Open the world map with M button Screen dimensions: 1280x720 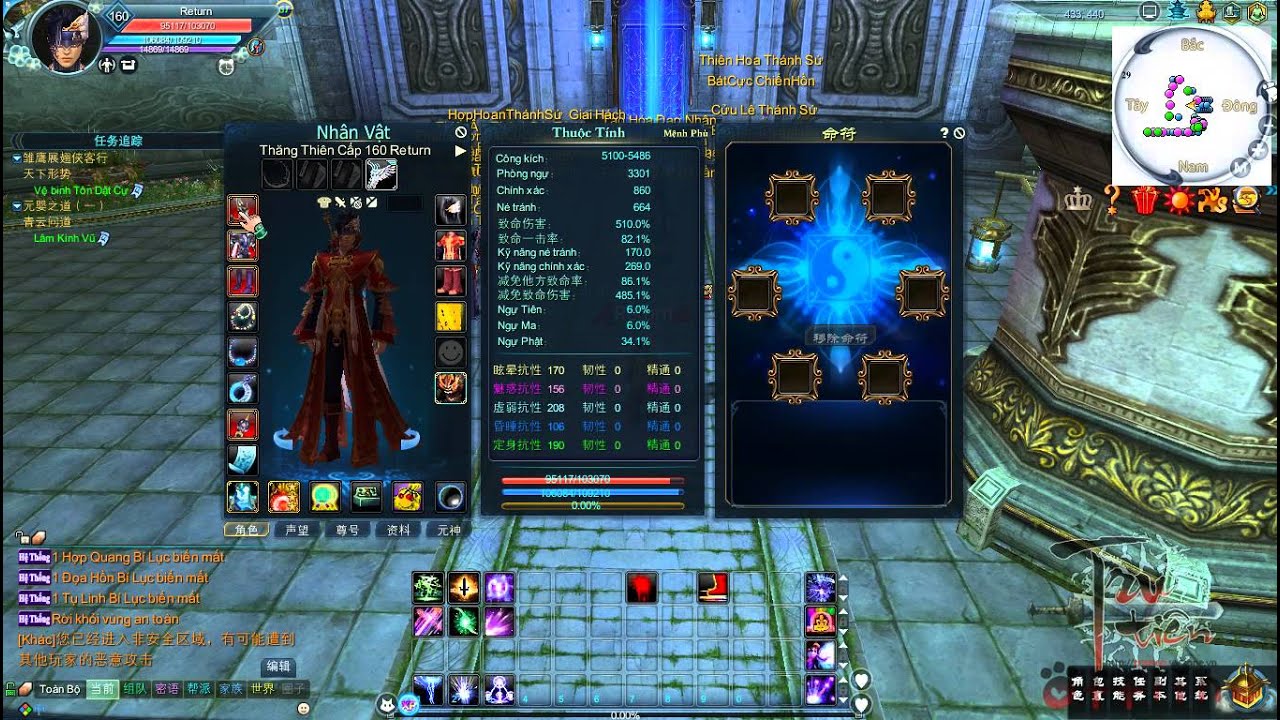pyautogui.click(x=1240, y=166)
